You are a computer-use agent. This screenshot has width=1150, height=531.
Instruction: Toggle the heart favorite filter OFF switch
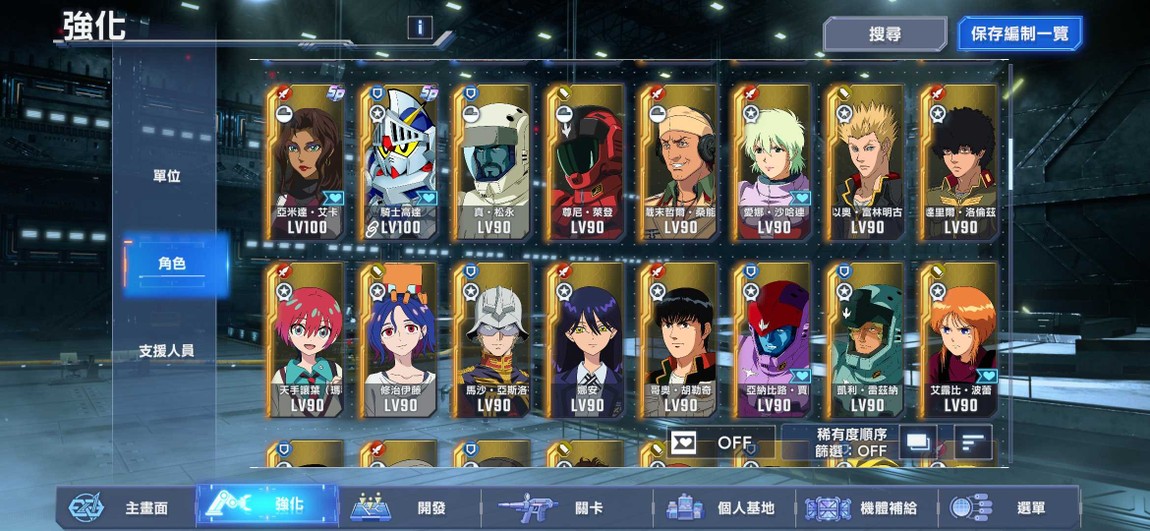click(720, 442)
